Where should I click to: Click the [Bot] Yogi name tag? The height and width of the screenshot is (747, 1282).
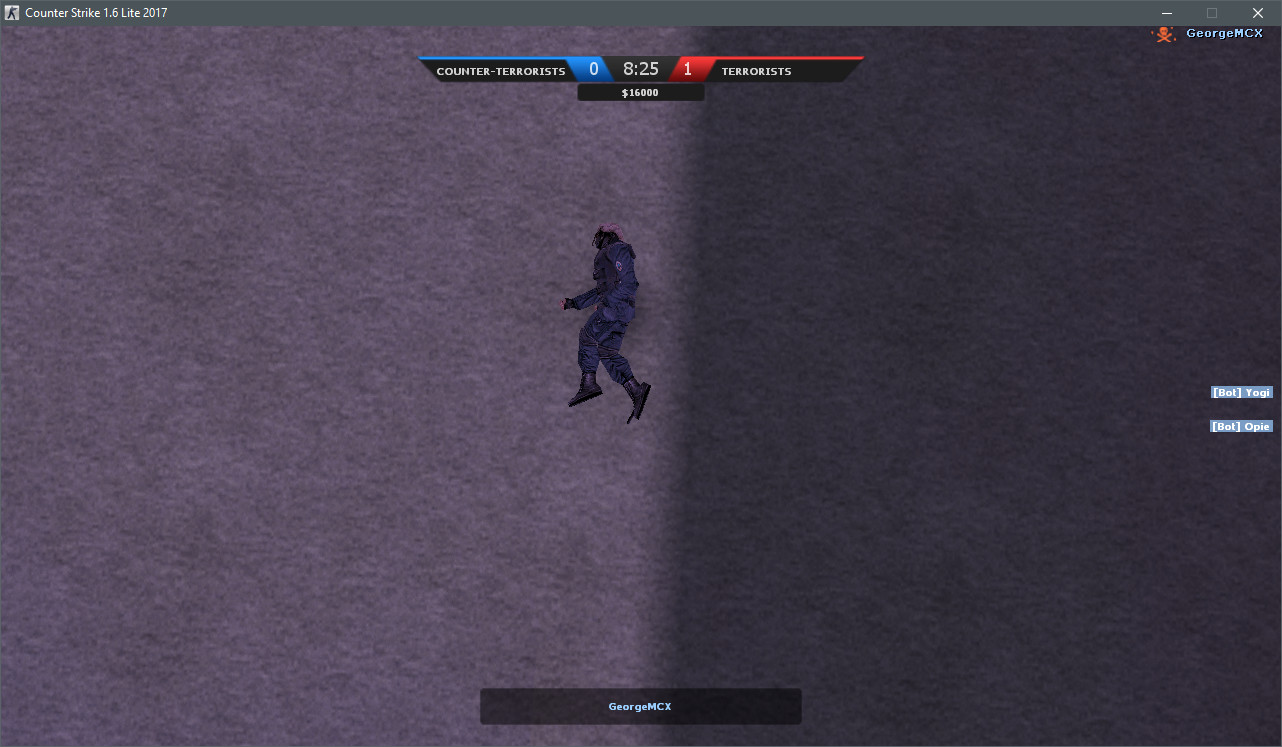1241,392
